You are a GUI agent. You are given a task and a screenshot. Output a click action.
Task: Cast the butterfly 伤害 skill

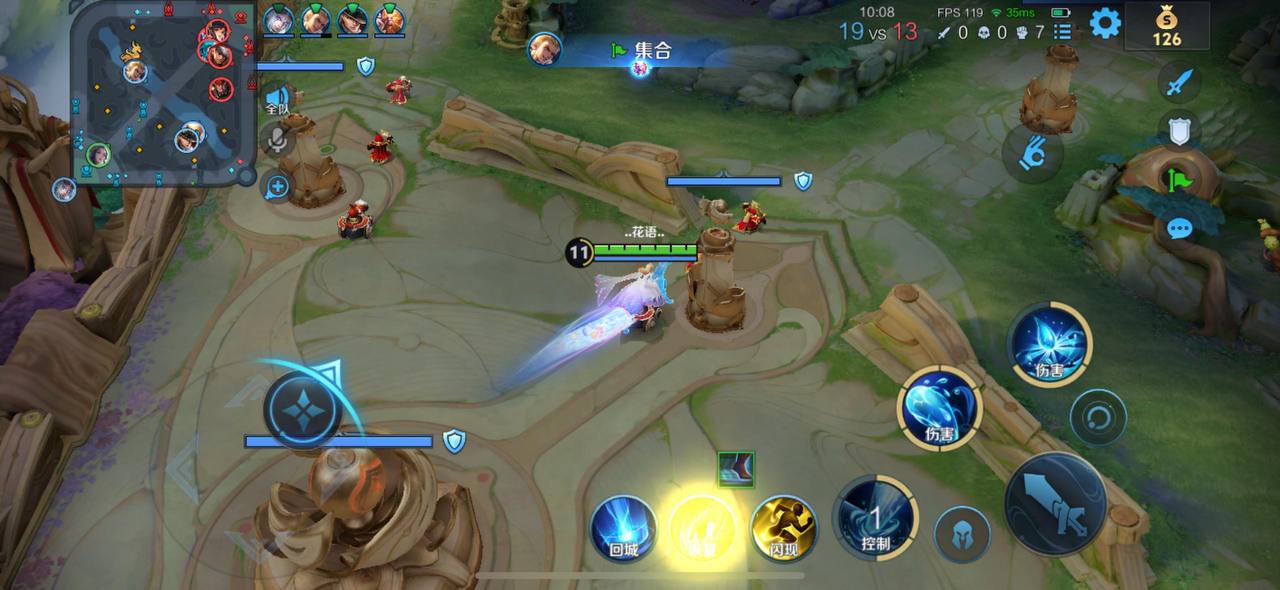click(x=1049, y=345)
